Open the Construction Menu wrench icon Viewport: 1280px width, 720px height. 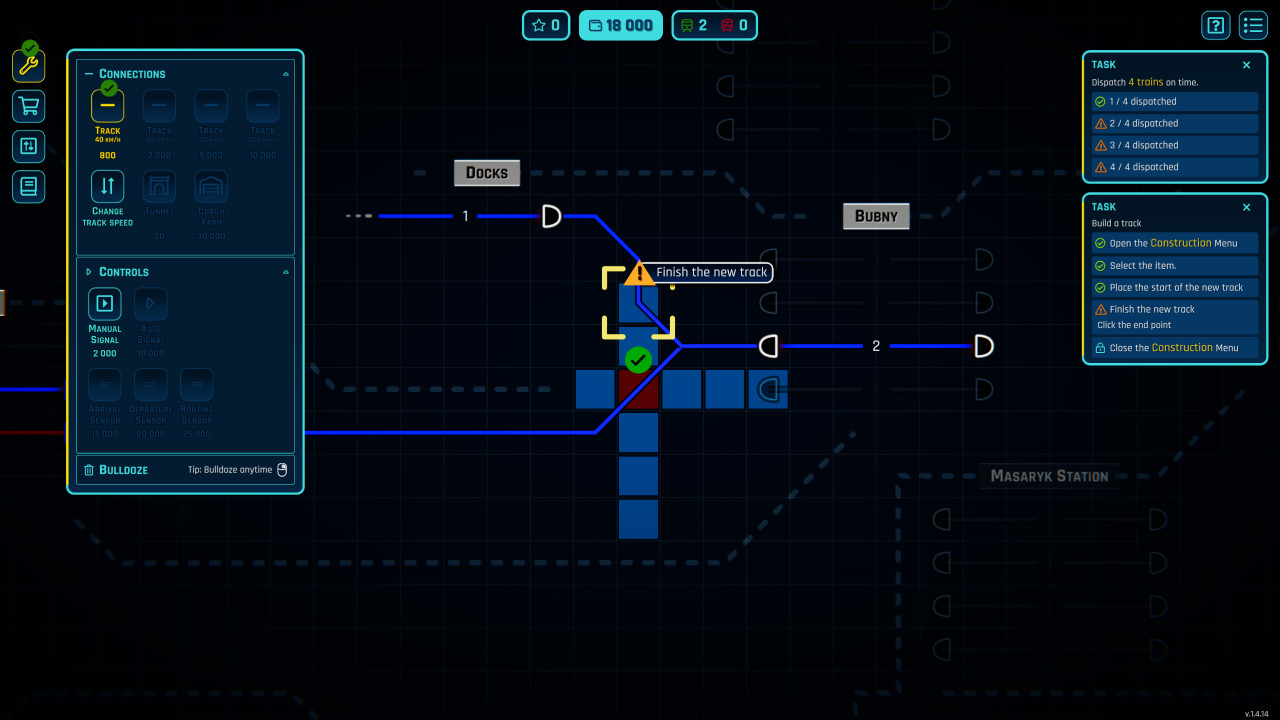coord(27,65)
